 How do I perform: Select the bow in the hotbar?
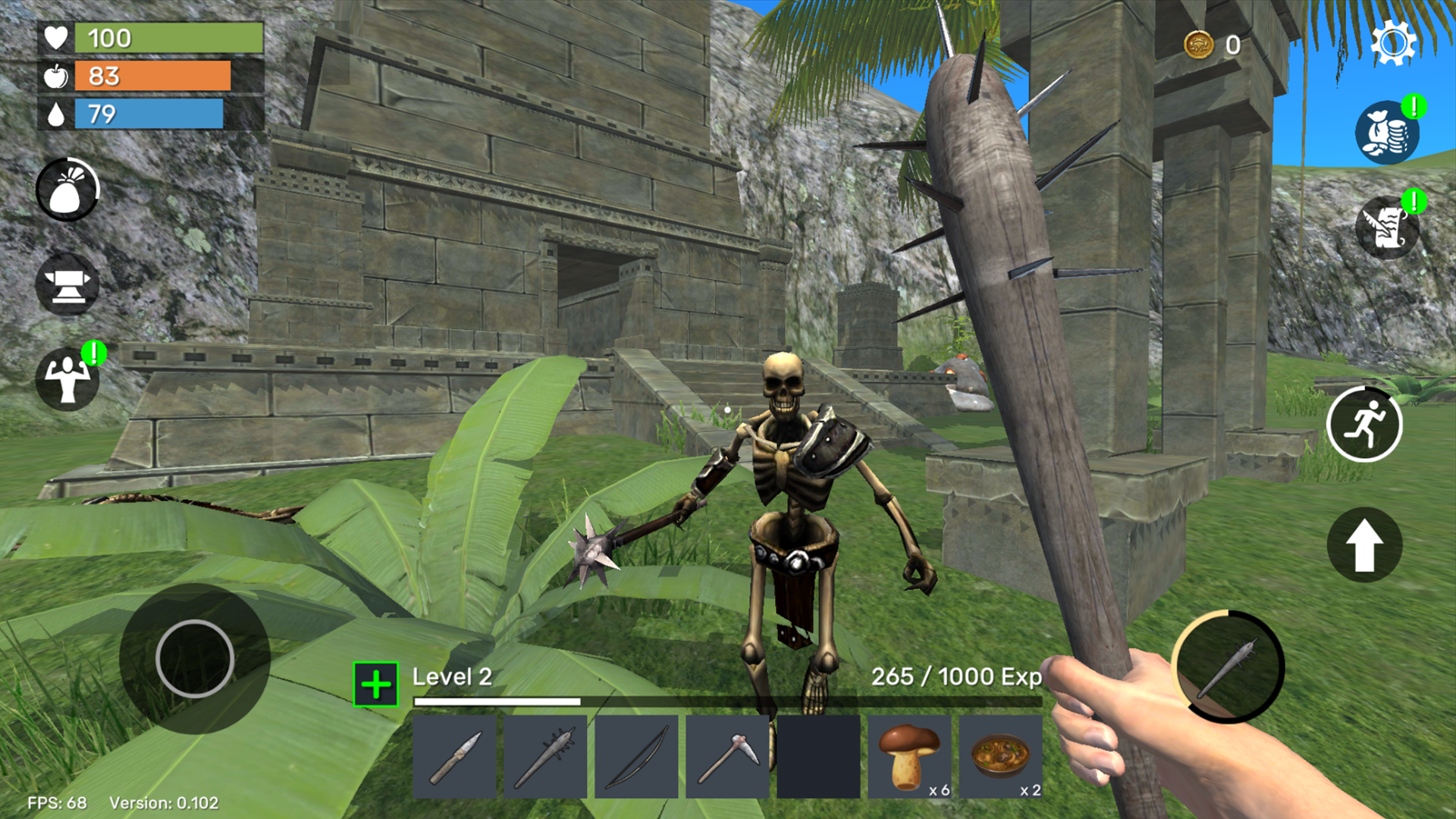coord(635,756)
